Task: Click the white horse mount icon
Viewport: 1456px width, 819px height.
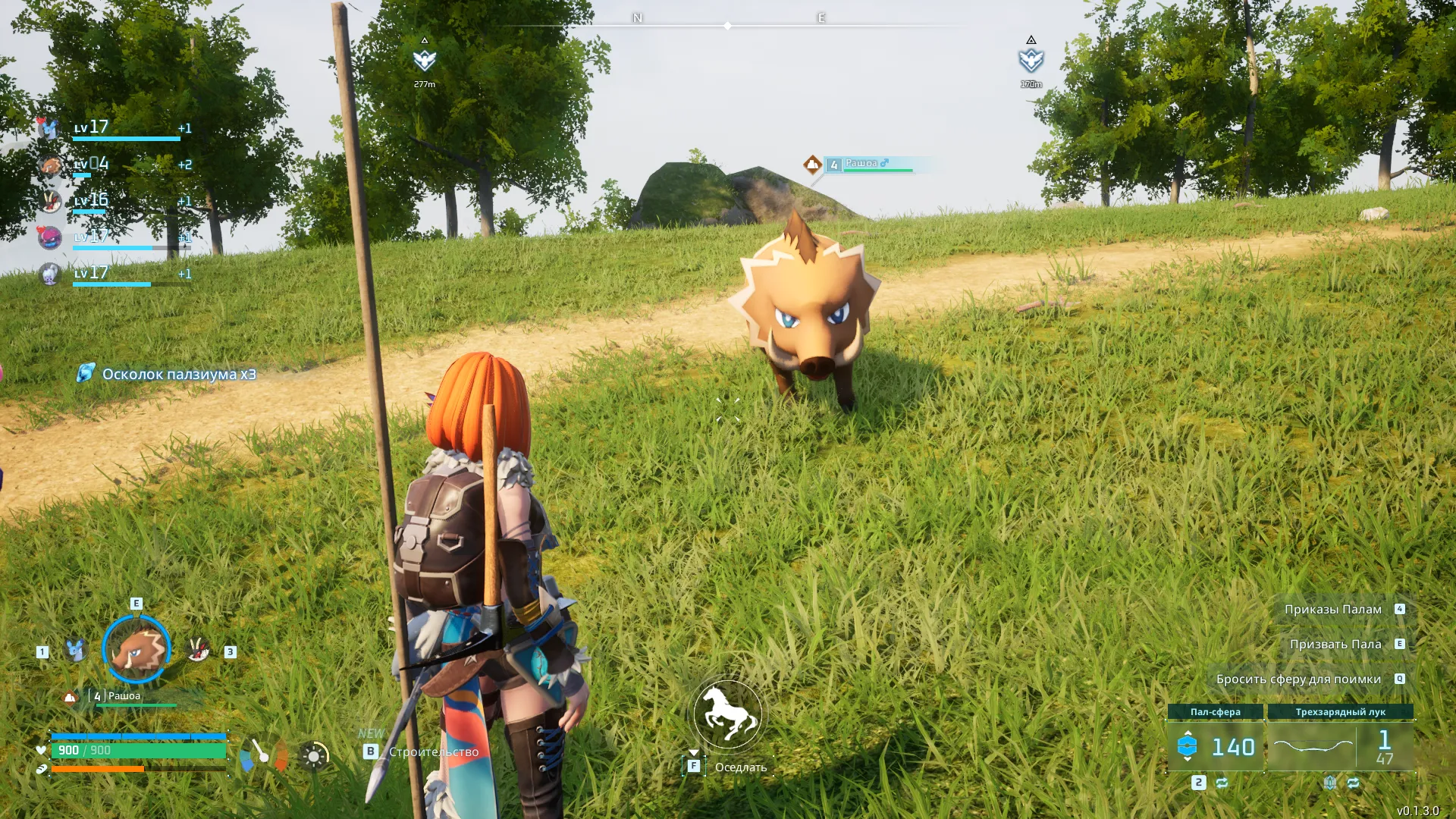Action: (x=727, y=714)
